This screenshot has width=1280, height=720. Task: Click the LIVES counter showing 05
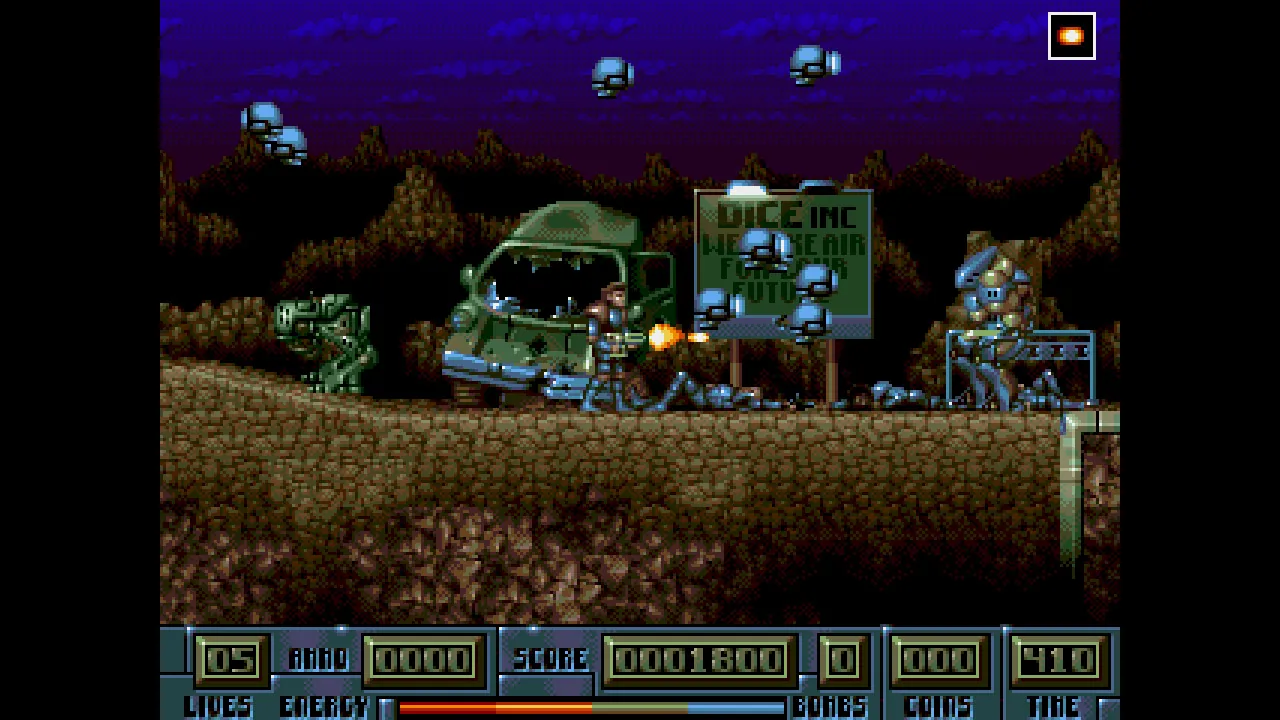pos(229,658)
